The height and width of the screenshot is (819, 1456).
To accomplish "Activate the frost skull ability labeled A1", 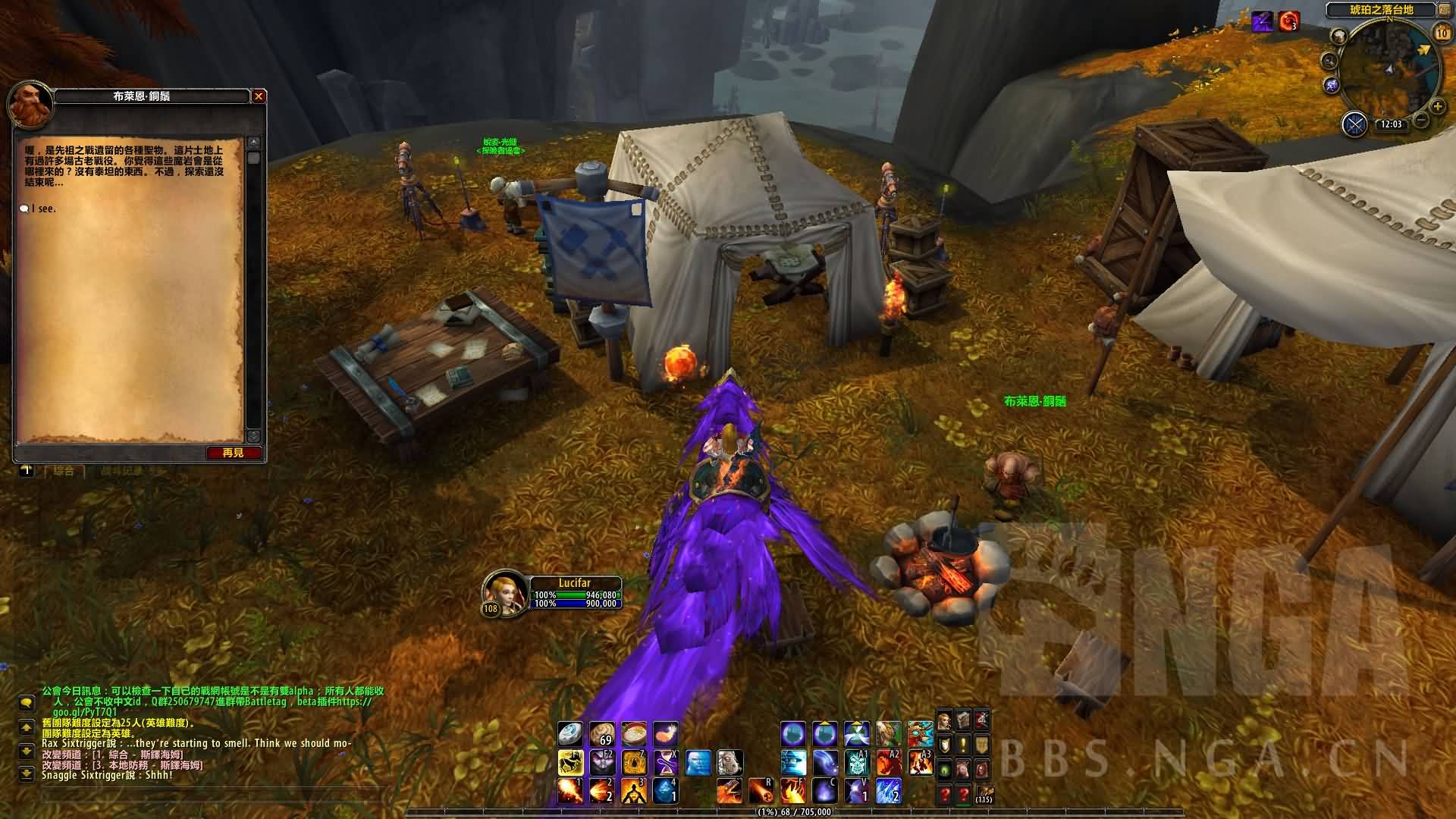I will 857,761.
